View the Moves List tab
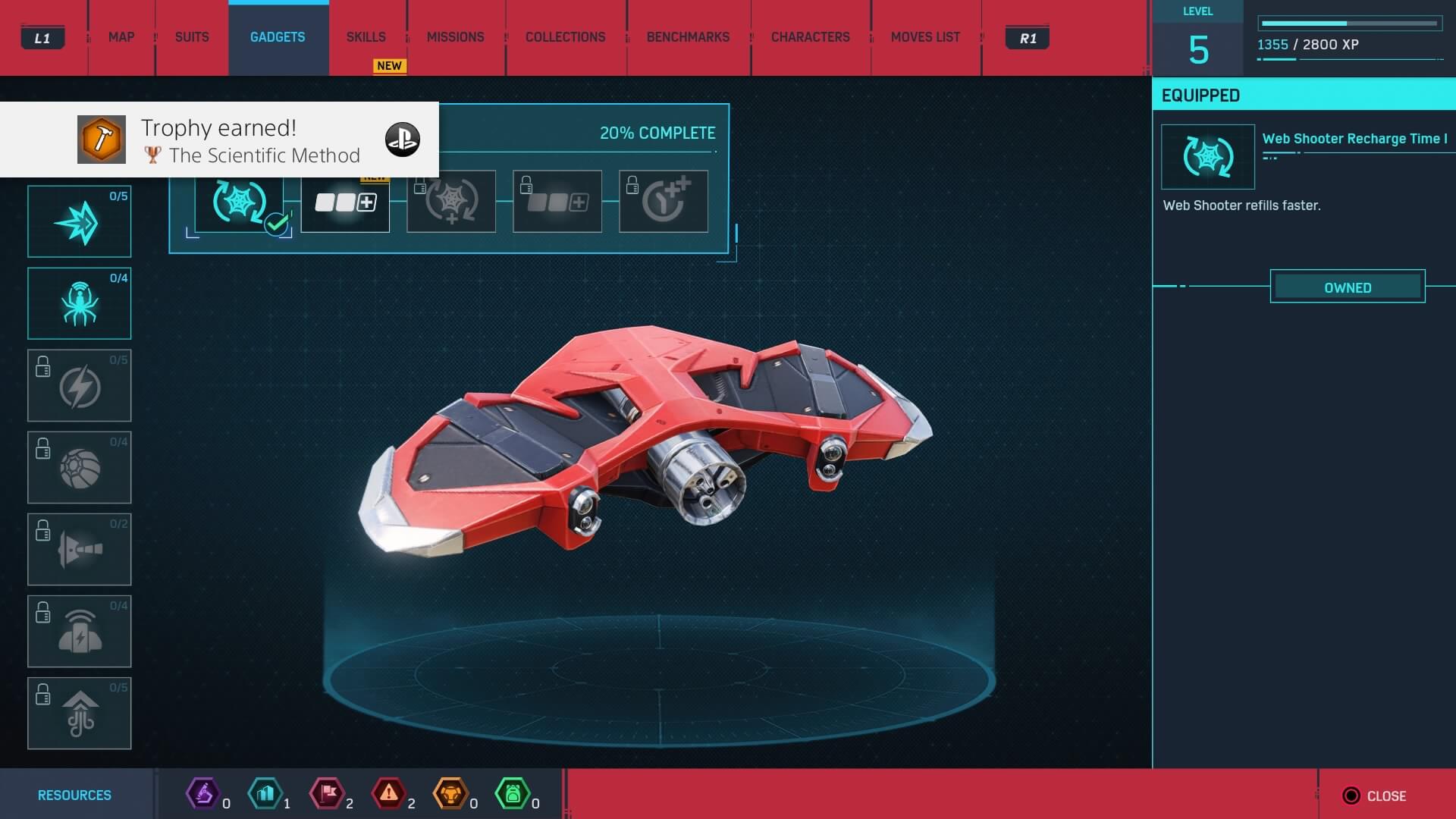The height and width of the screenshot is (819, 1456). pyautogui.click(x=925, y=37)
